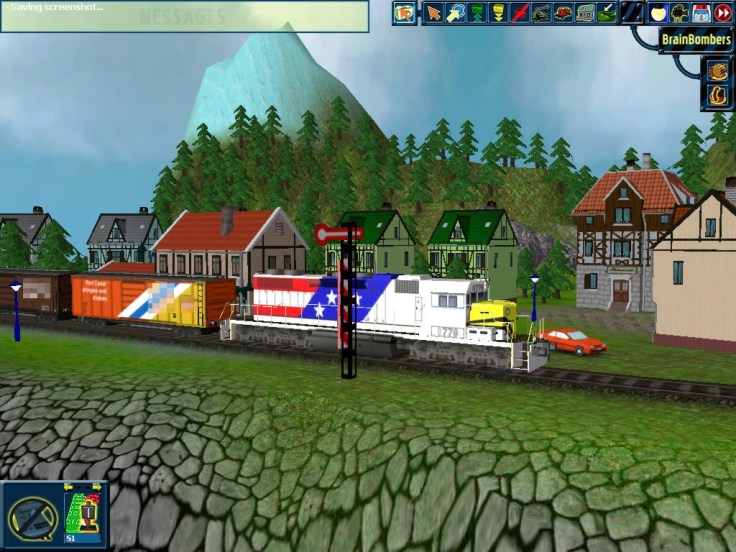
Task: Open the green building tool
Action: coord(586,12)
